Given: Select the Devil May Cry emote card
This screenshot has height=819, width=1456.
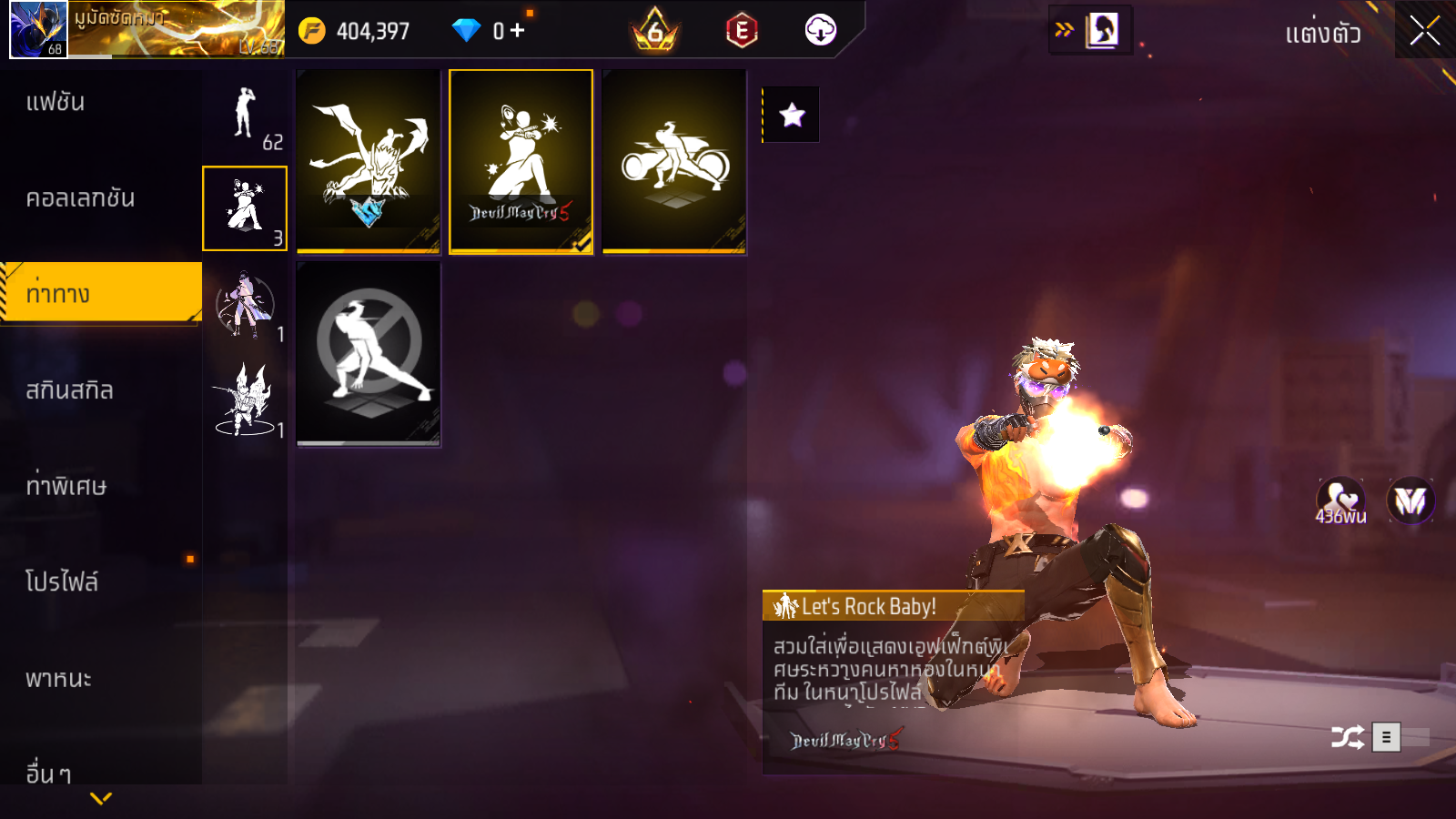Looking at the screenshot, I should [521, 162].
